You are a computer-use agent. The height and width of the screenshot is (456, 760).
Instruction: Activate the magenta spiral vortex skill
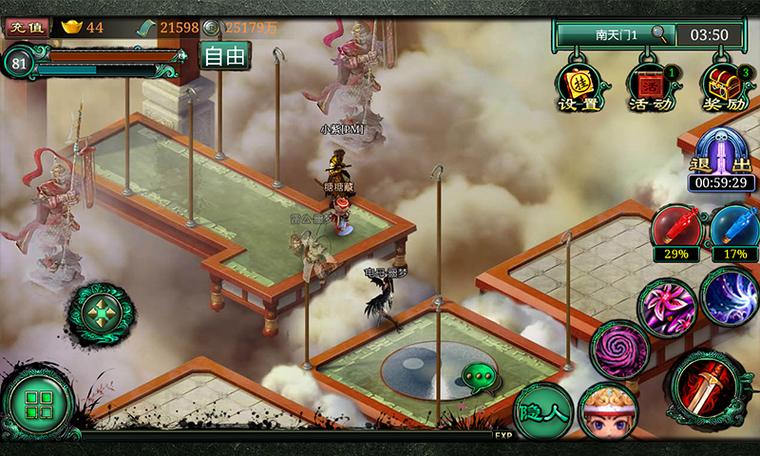click(x=619, y=350)
